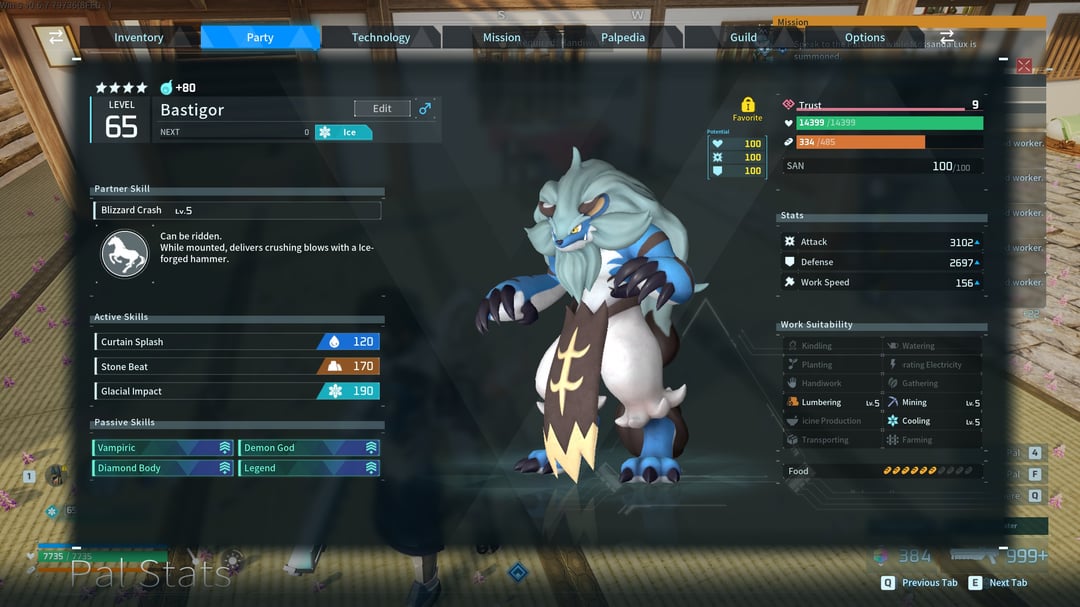Select the Demon God passive skill
This screenshot has height=607, width=1080.
coord(309,448)
